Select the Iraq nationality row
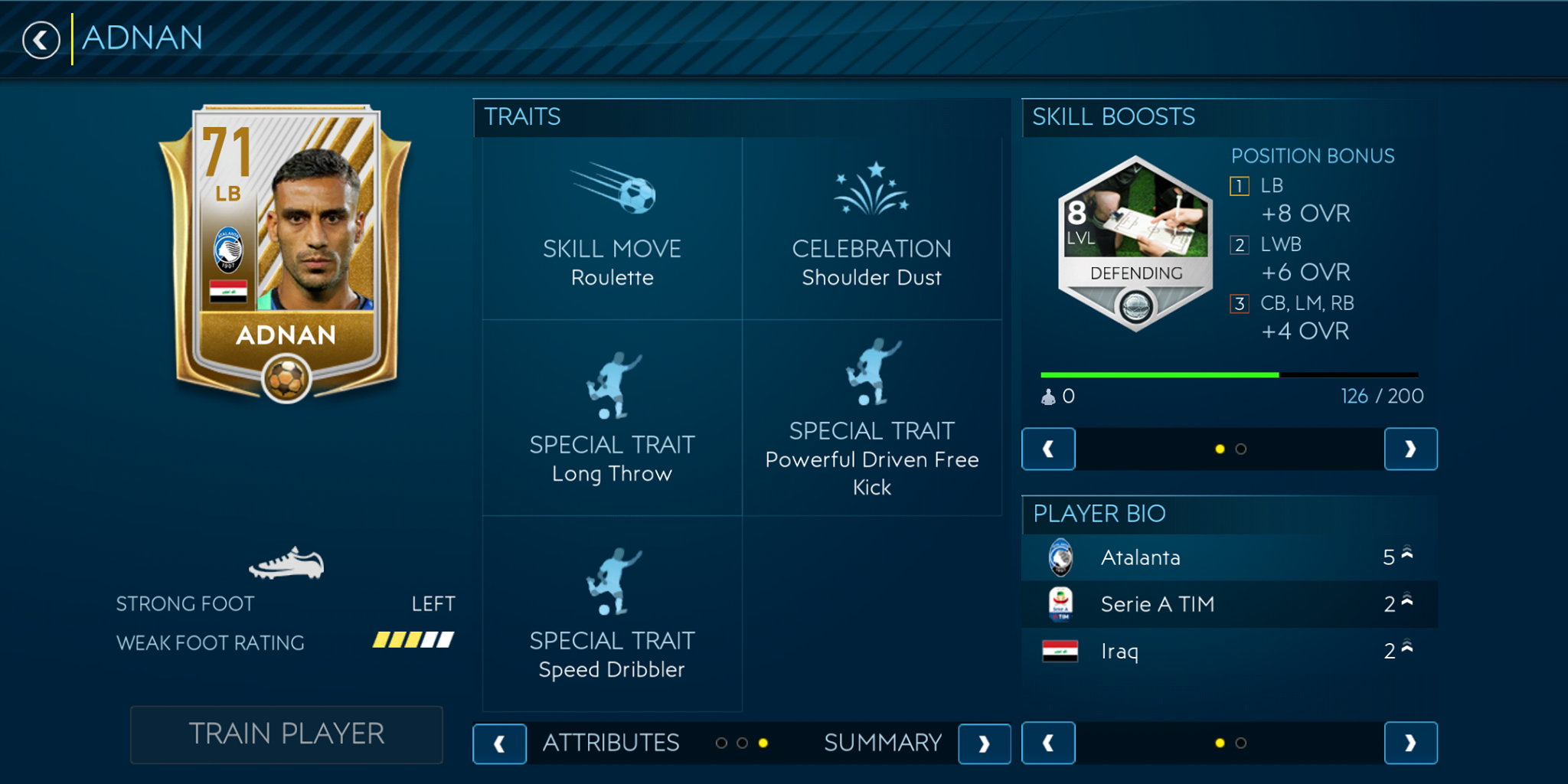 pyautogui.click(x=1229, y=652)
